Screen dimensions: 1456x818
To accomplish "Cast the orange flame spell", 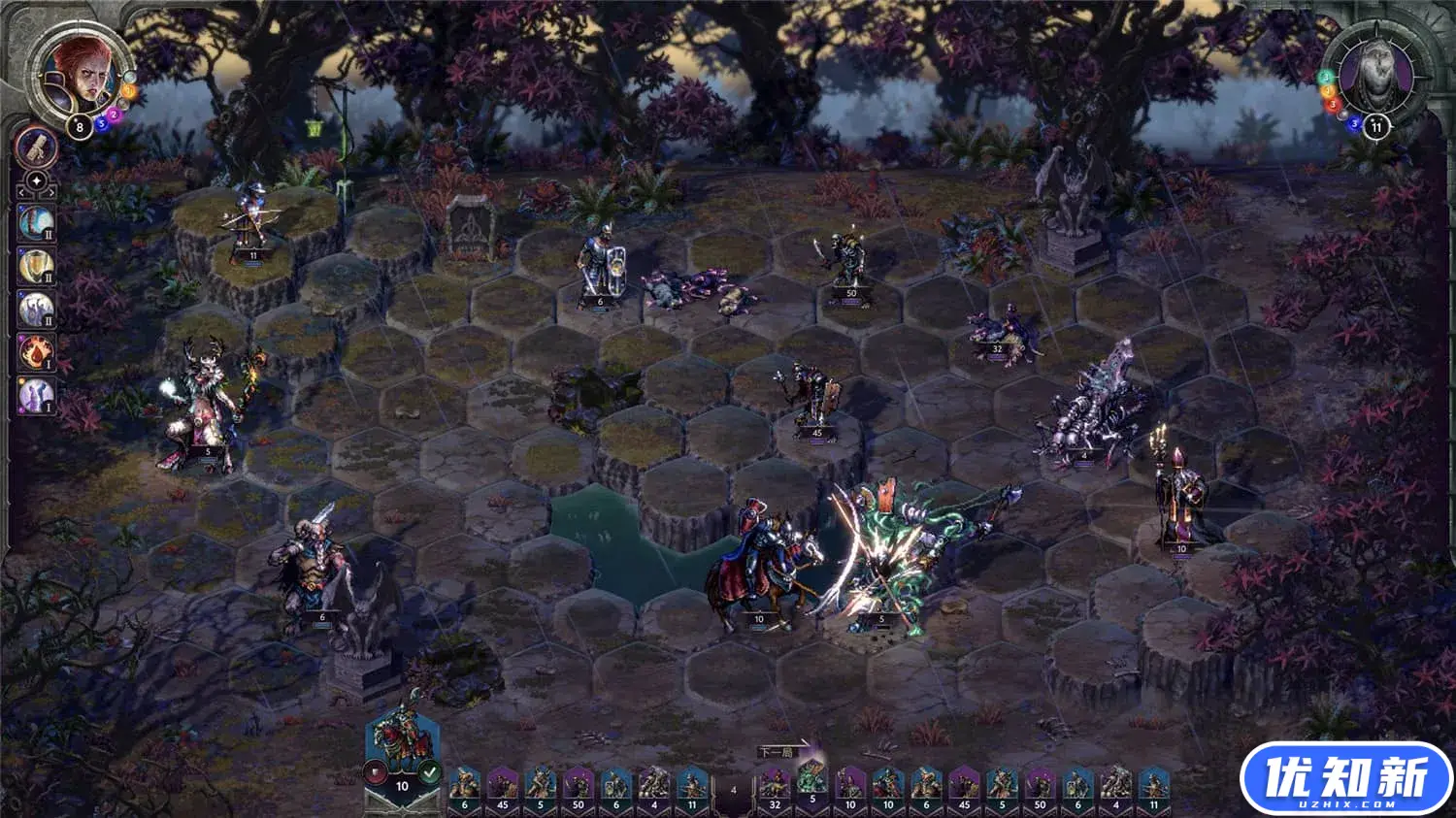I will [x=36, y=351].
